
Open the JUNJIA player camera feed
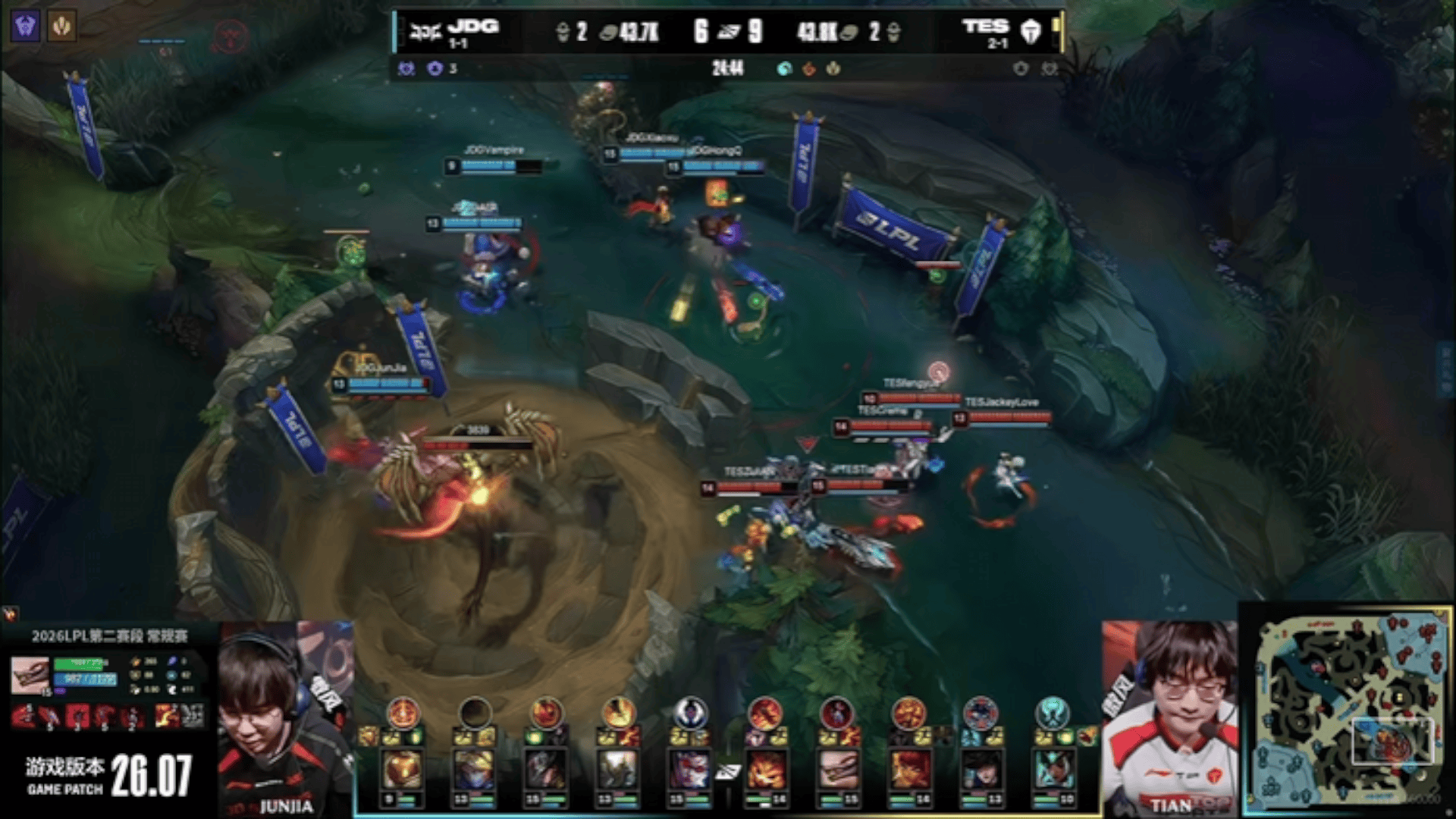(x=286, y=719)
